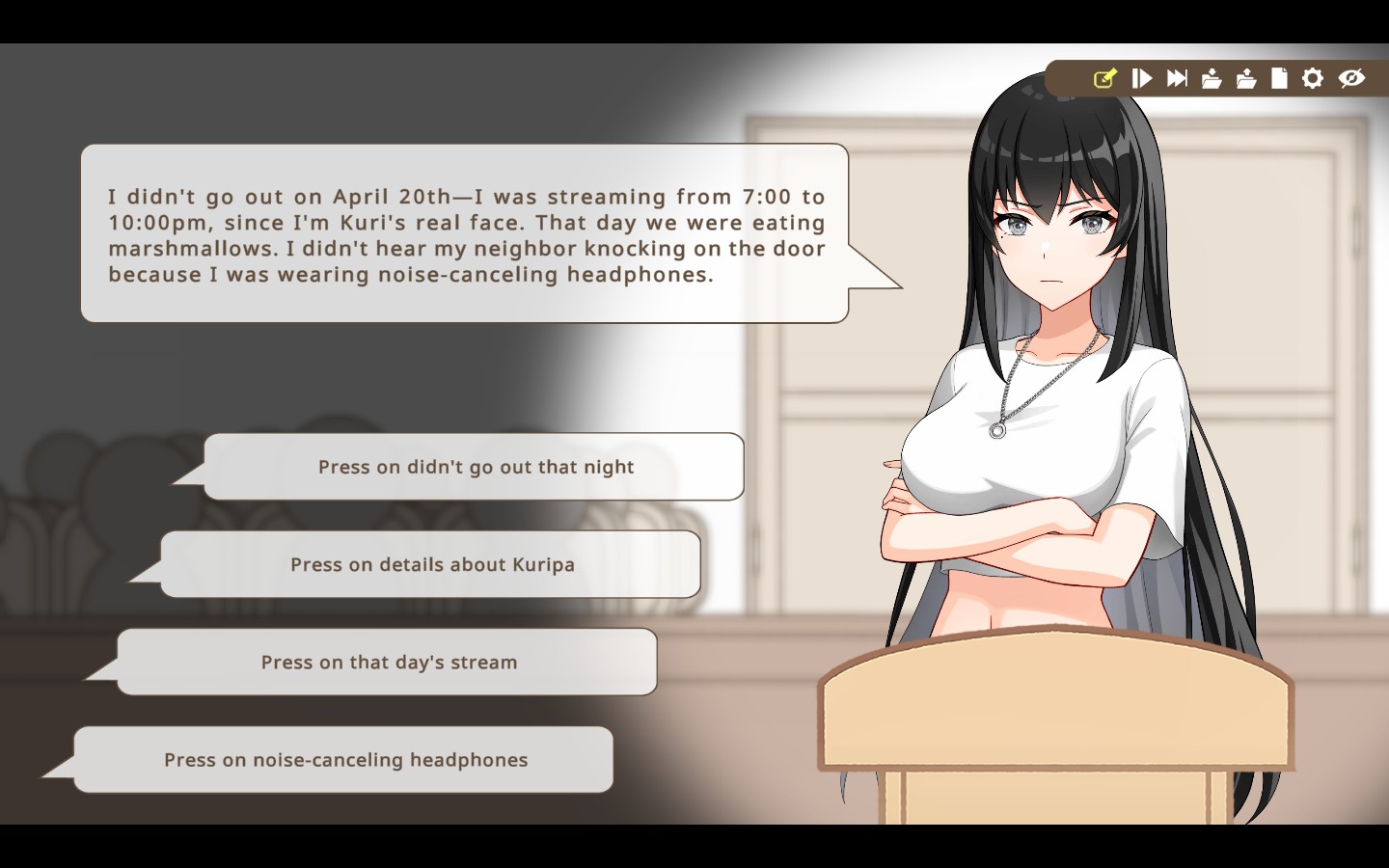The width and height of the screenshot is (1389, 868).
Task: Toggle auto-read mode with the play control
Action: [1141, 78]
